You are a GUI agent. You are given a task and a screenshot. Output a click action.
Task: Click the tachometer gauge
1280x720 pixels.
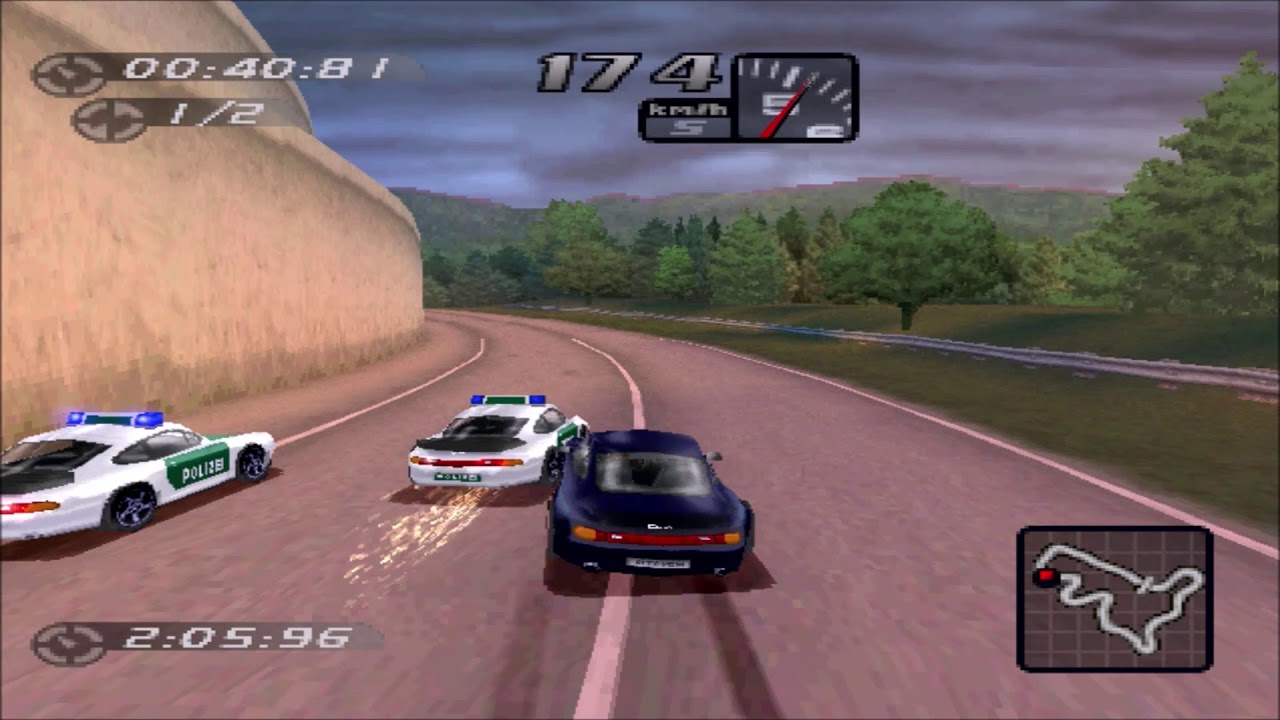point(796,97)
